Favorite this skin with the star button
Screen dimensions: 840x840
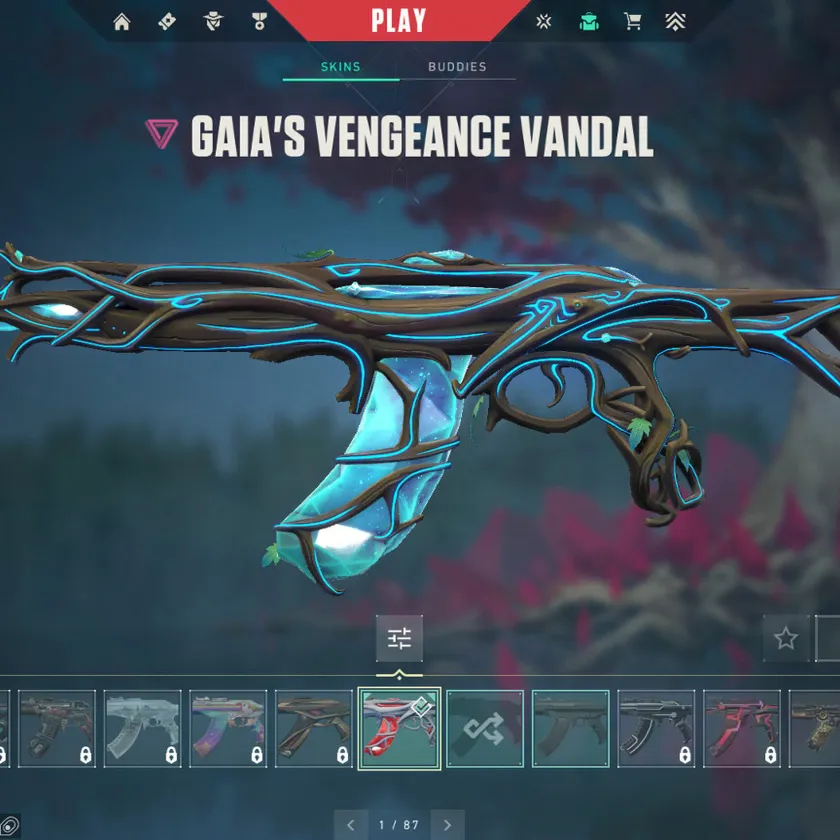(786, 638)
